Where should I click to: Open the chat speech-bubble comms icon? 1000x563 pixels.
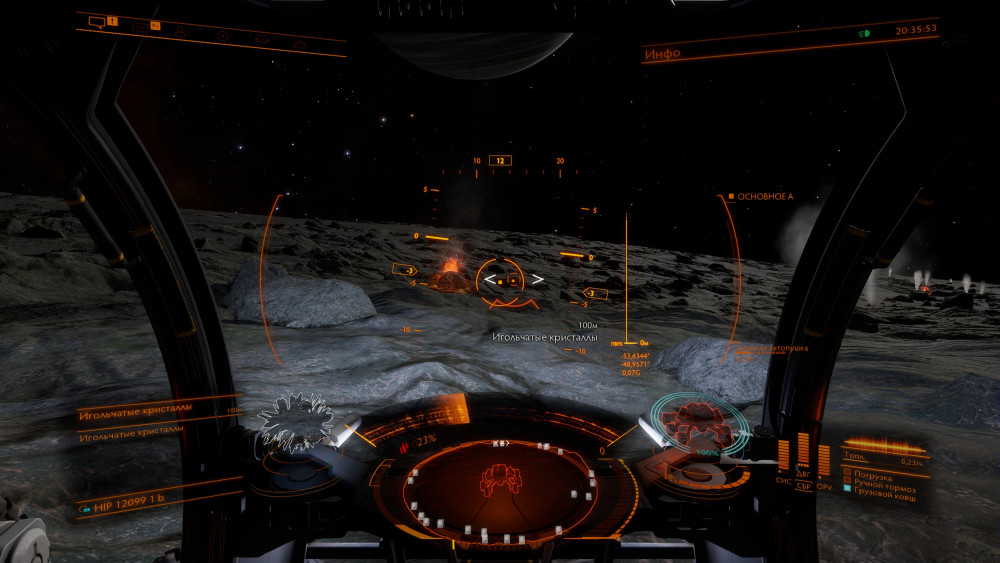[x=97, y=21]
